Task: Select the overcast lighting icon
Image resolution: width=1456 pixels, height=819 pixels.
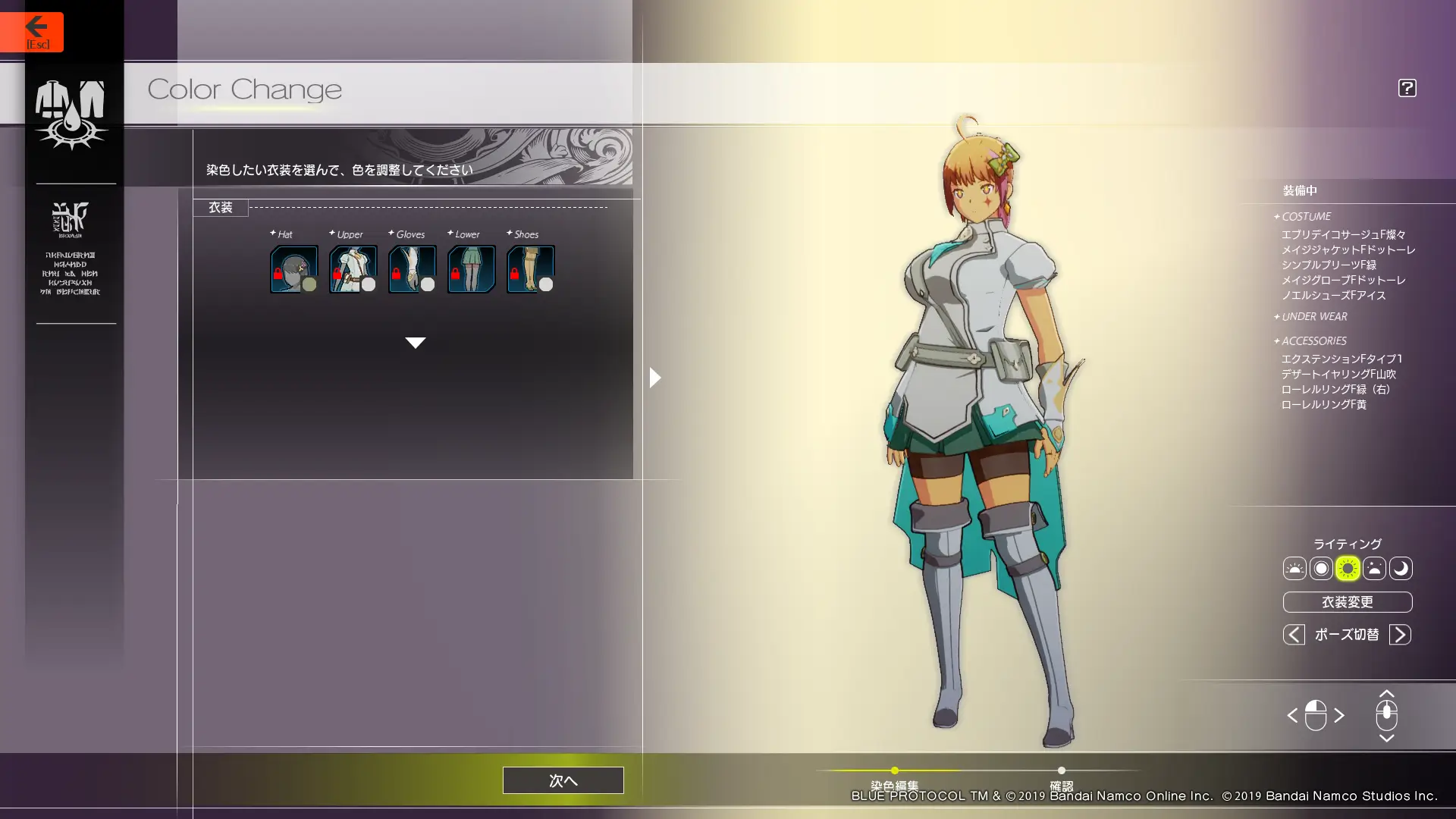Action: point(1321,569)
